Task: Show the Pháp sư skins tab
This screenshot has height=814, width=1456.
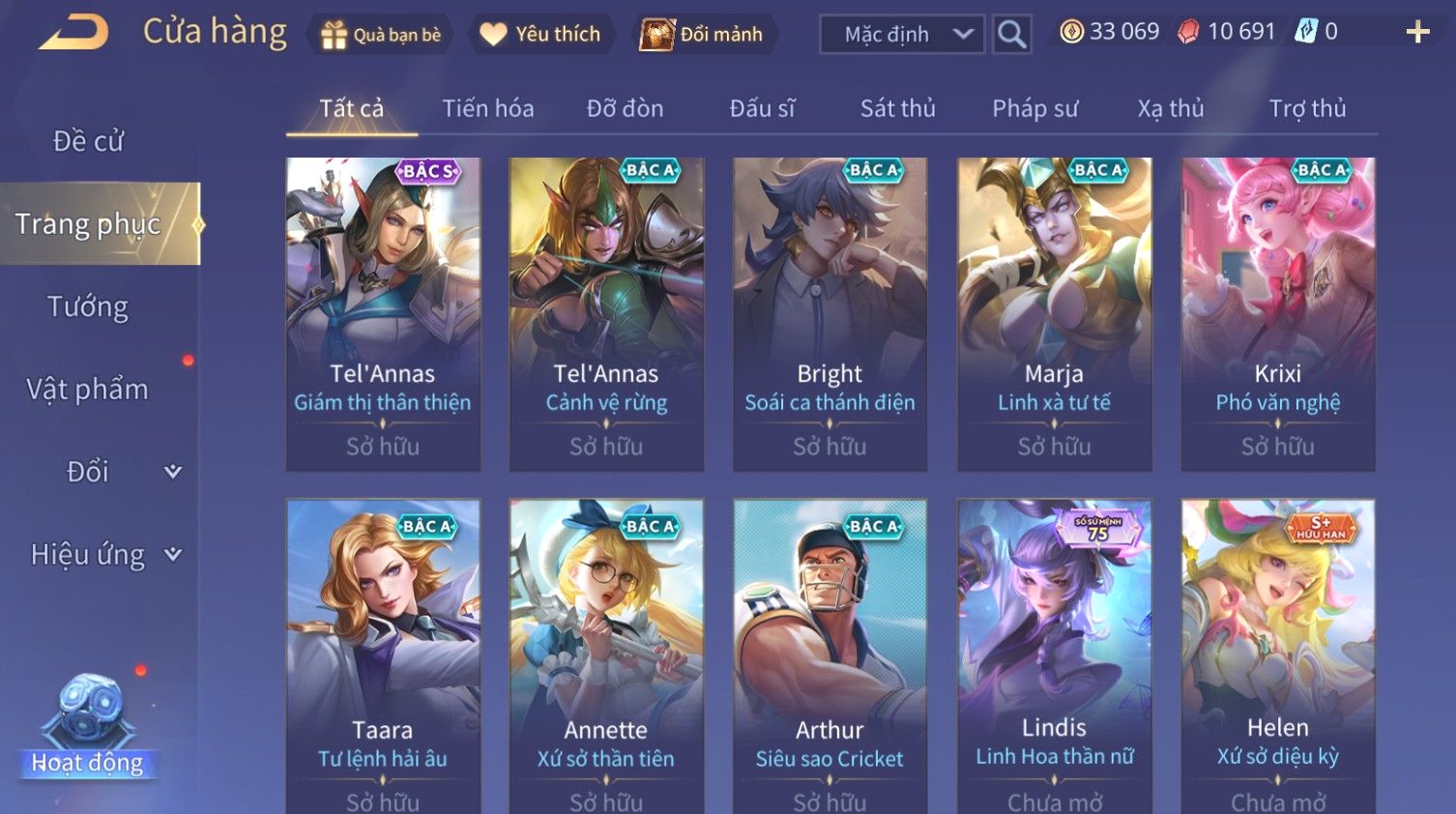Action: 1034,108
